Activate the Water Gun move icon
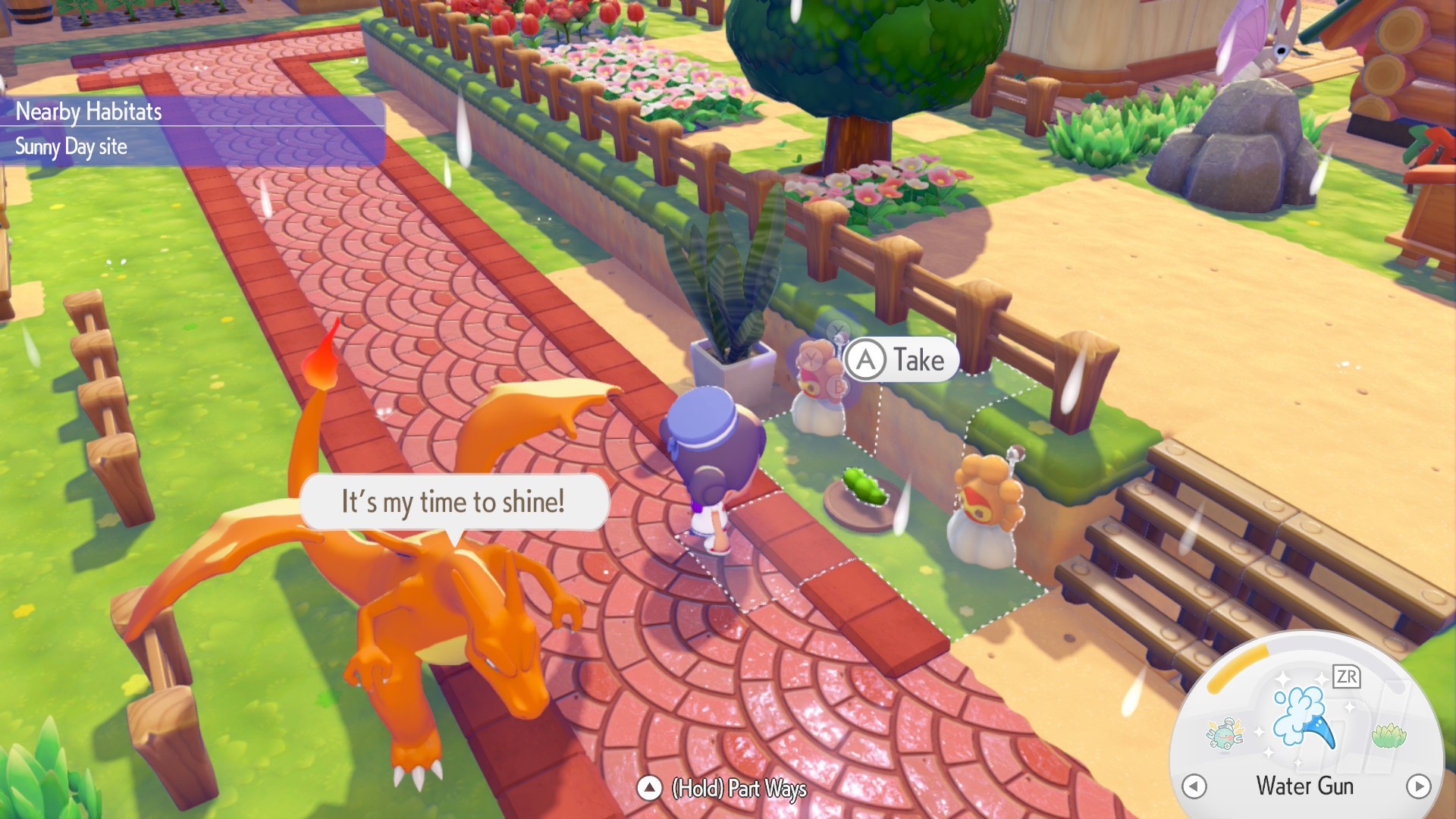The image size is (1456, 819). coord(1303,716)
